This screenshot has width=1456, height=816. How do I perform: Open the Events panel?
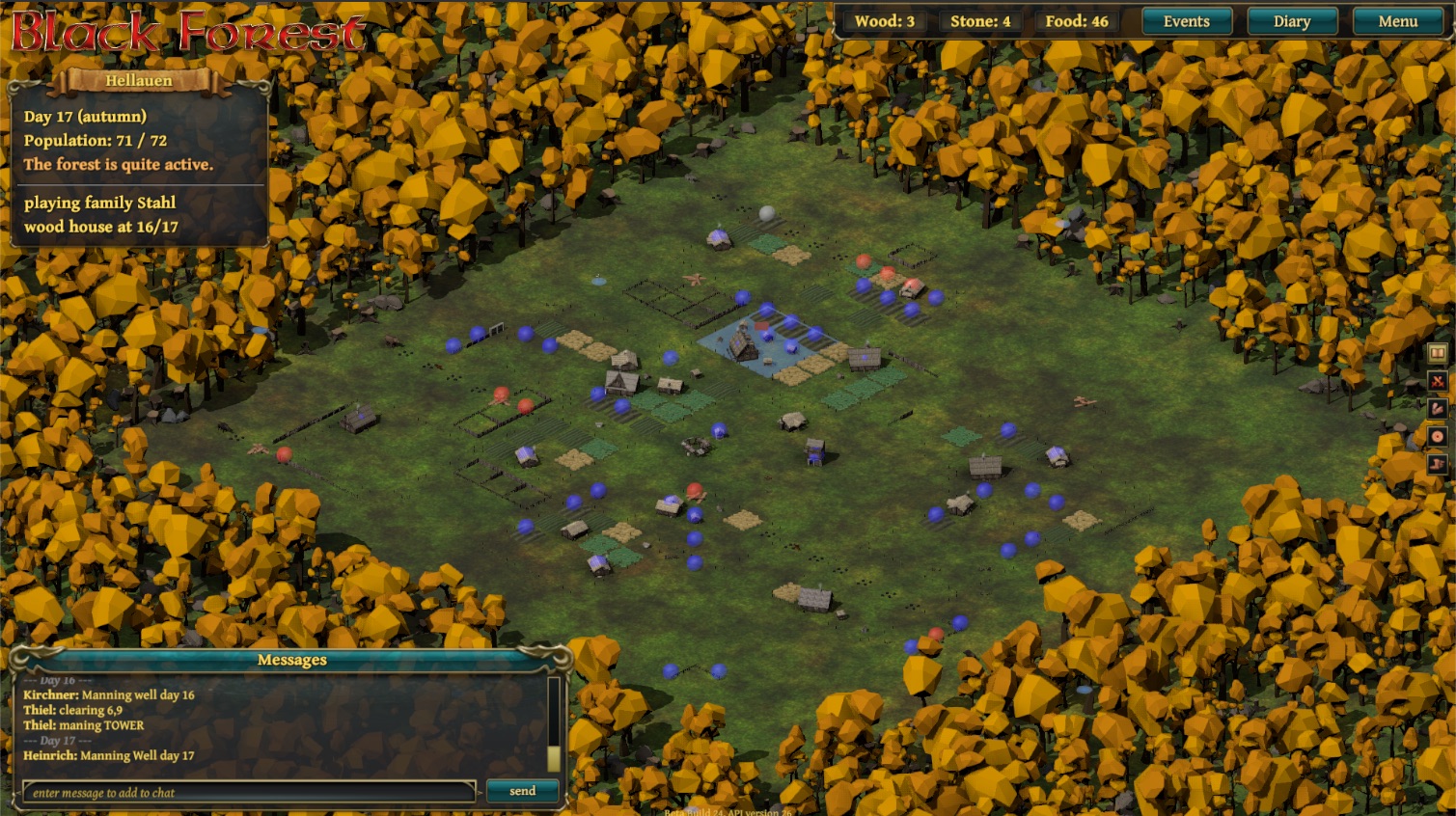coord(1186,21)
